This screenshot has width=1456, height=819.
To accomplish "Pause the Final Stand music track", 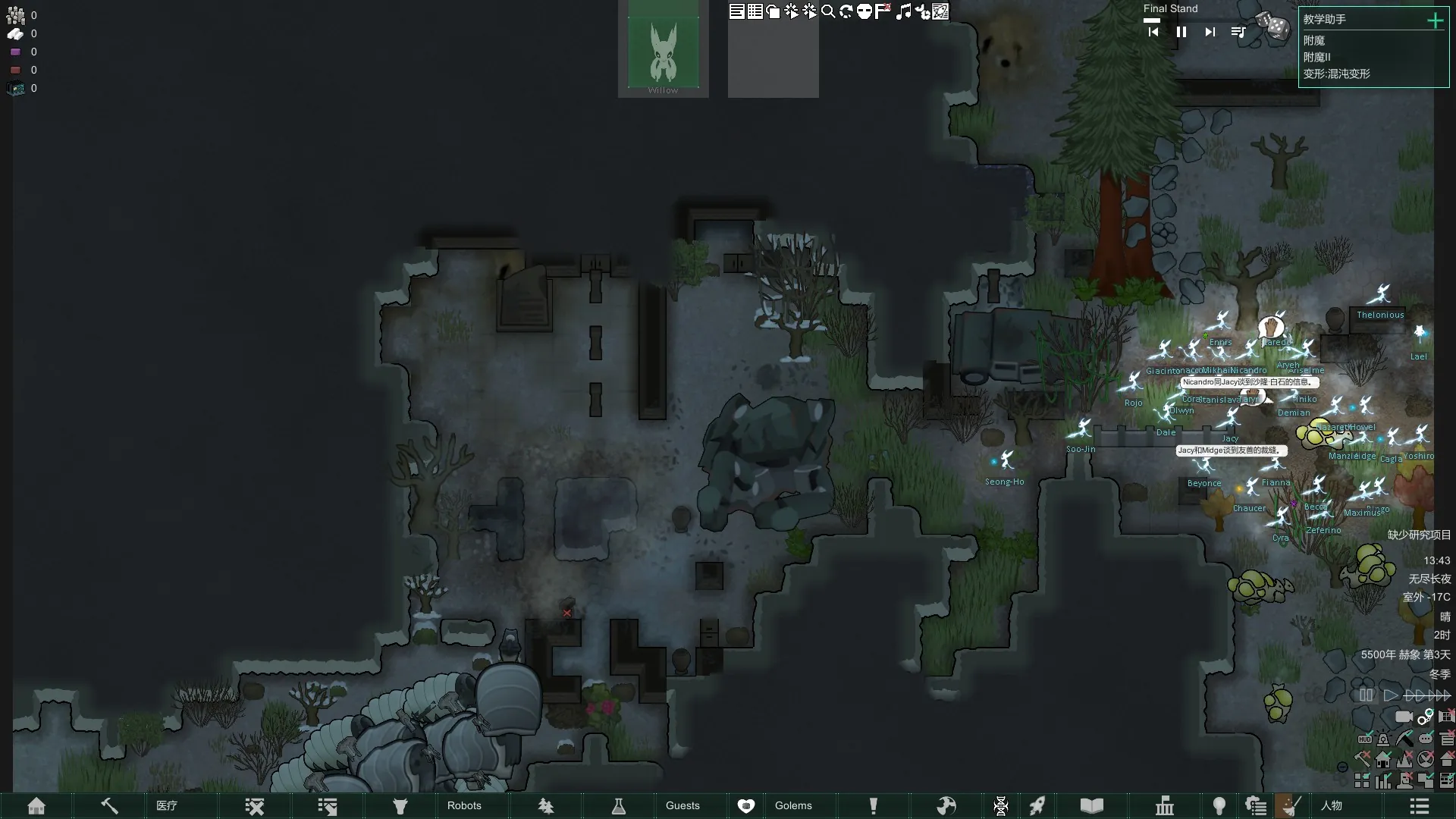I will (1181, 32).
